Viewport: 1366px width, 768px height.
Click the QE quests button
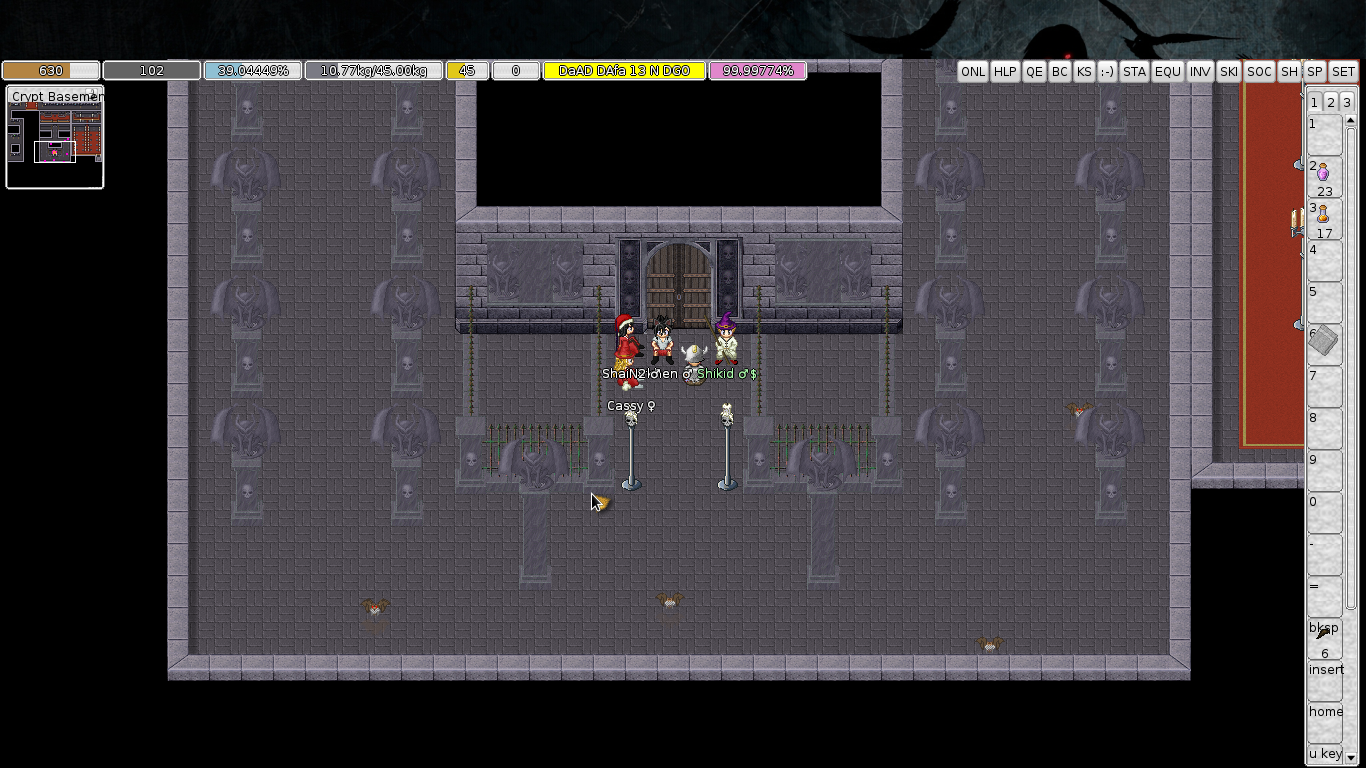click(x=1034, y=72)
